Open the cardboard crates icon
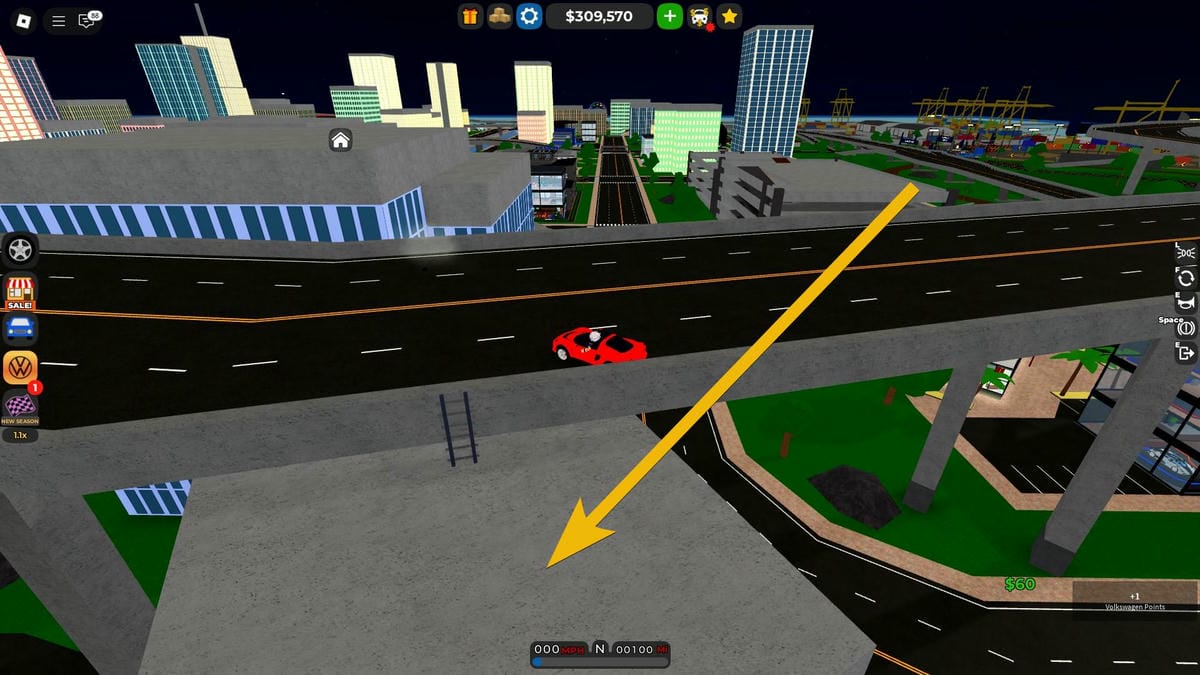Viewport: 1200px width, 675px height. tap(499, 16)
